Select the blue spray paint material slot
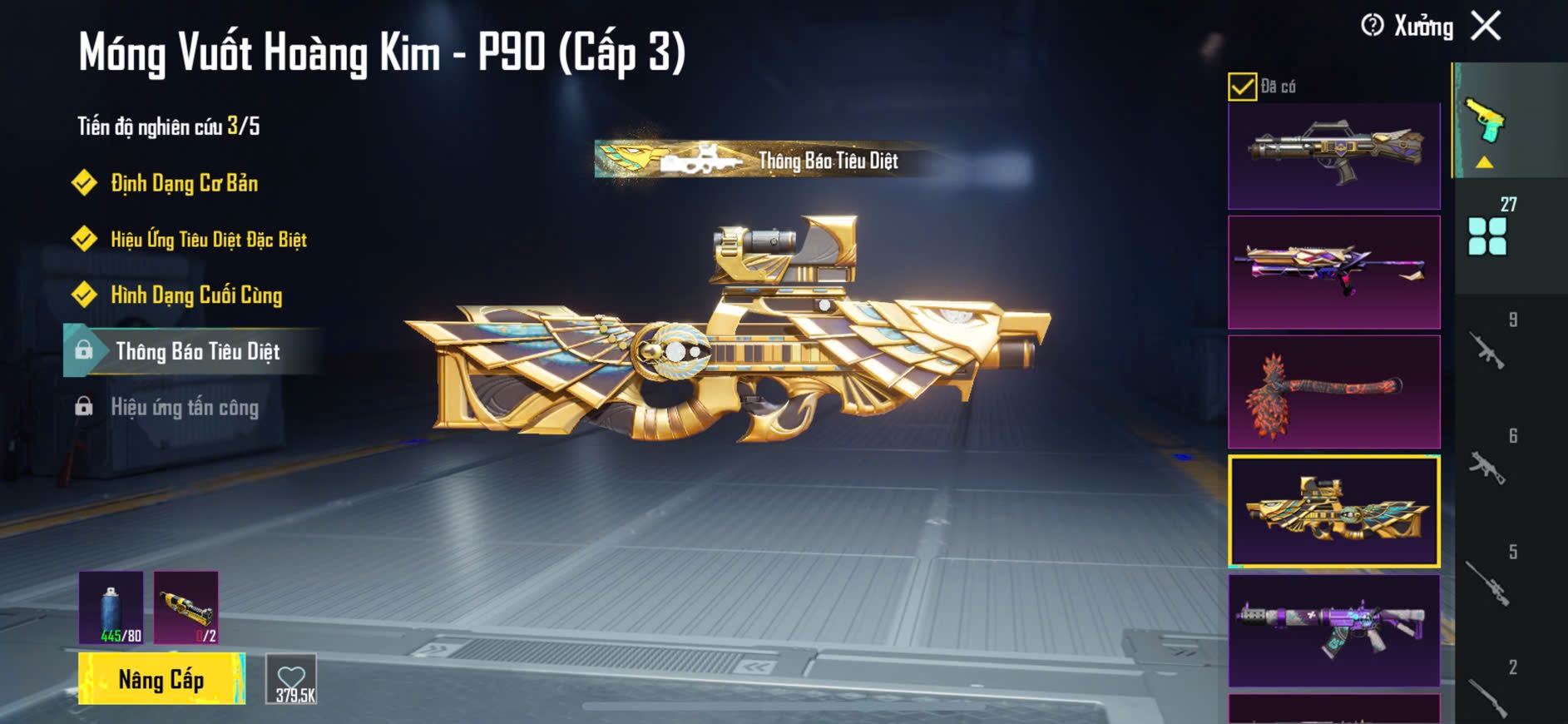This screenshot has width=1568, height=724. [x=111, y=607]
